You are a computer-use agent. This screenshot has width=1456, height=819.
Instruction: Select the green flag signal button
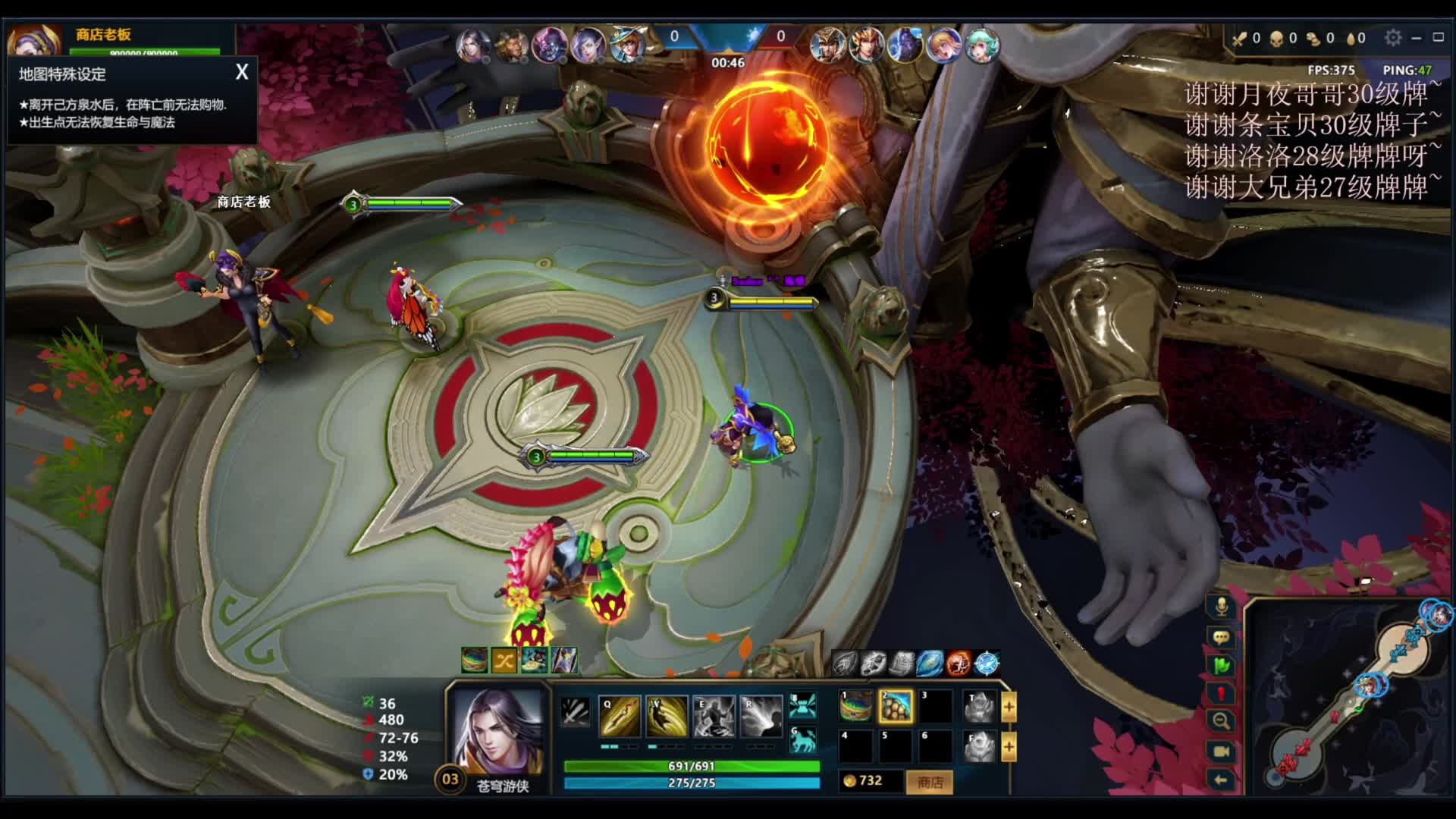point(1221,666)
